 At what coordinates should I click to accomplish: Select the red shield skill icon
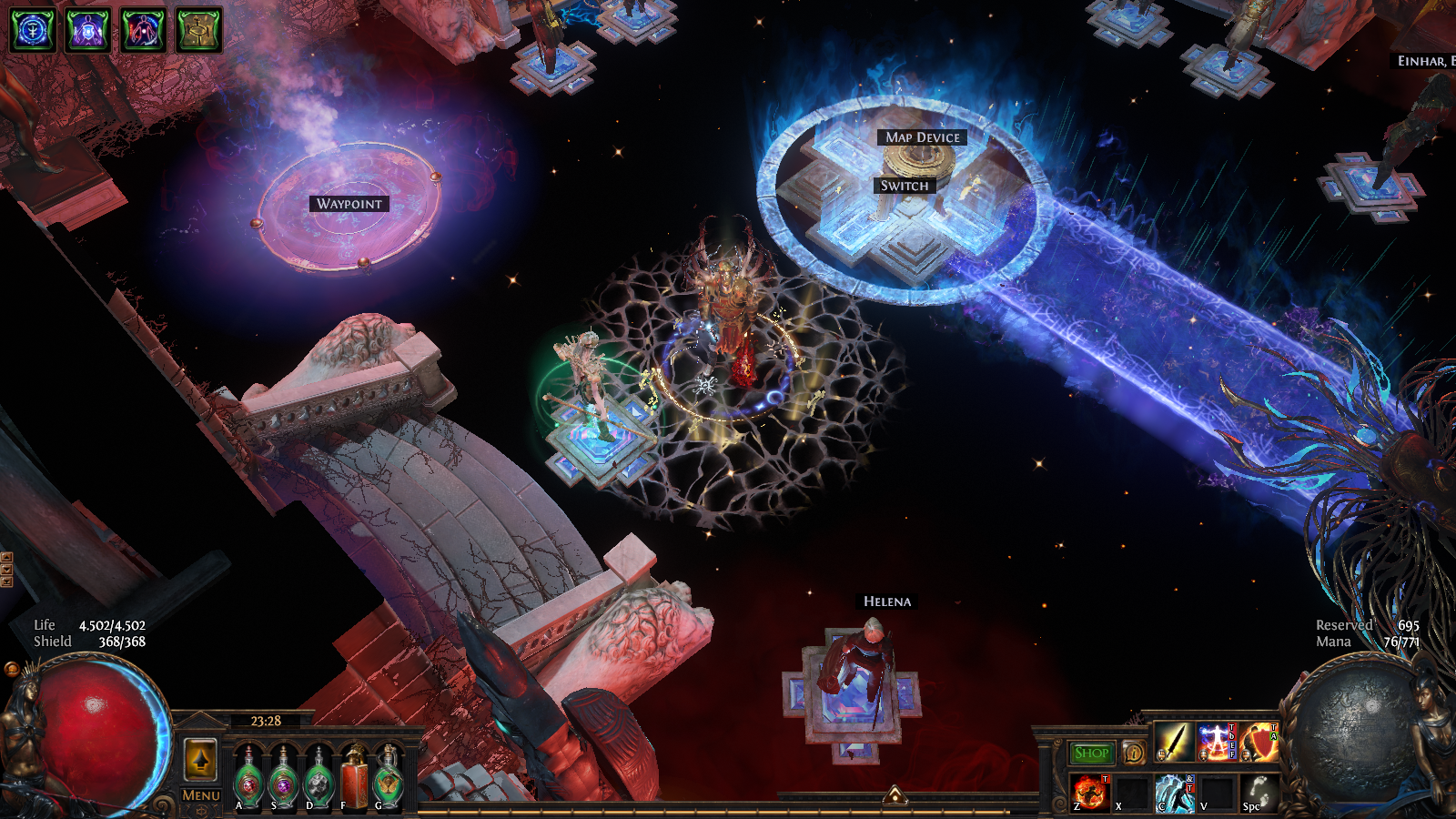point(1259,743)
